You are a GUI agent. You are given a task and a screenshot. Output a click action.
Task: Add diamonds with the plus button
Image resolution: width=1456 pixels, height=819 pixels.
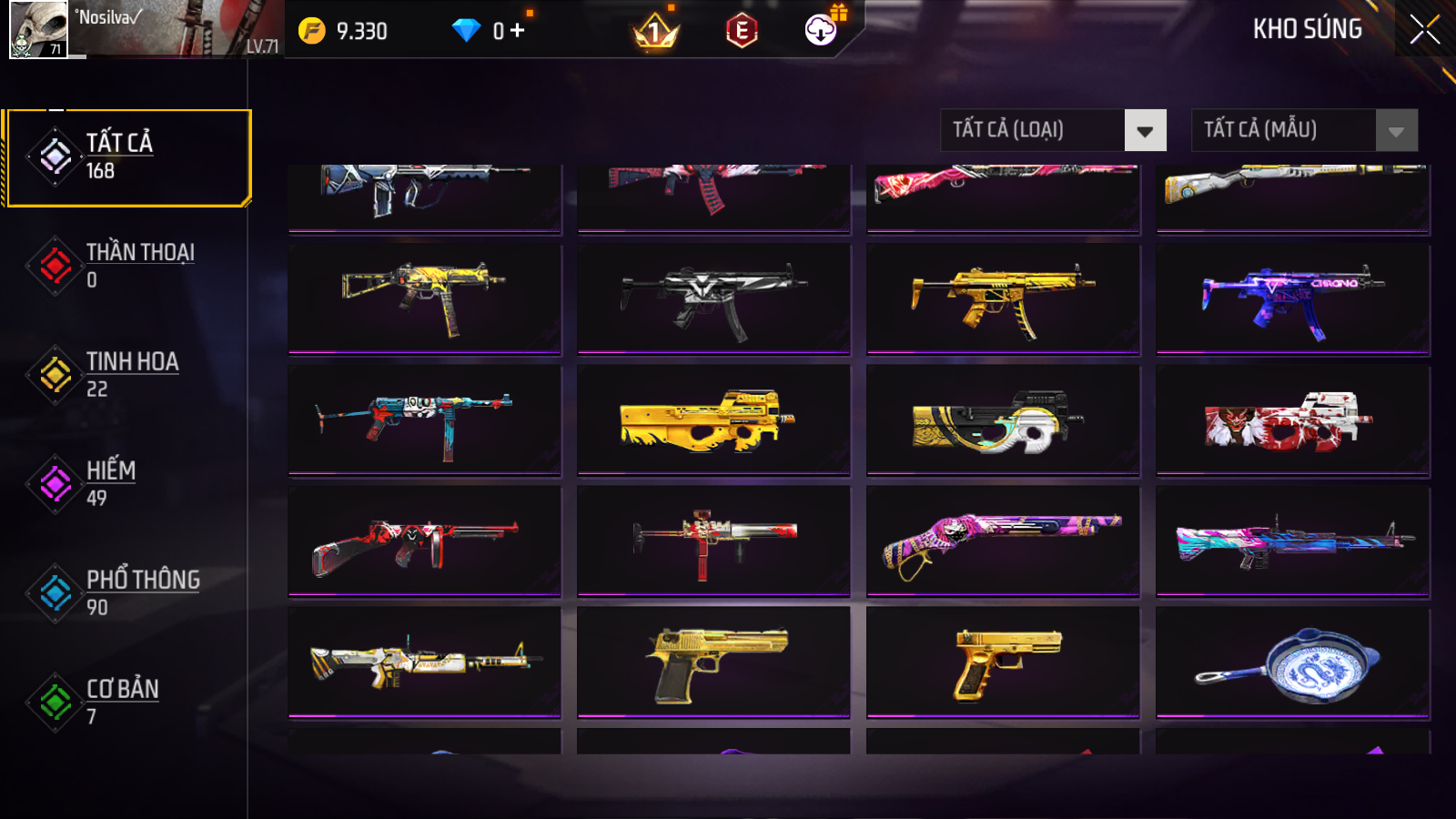518,31
